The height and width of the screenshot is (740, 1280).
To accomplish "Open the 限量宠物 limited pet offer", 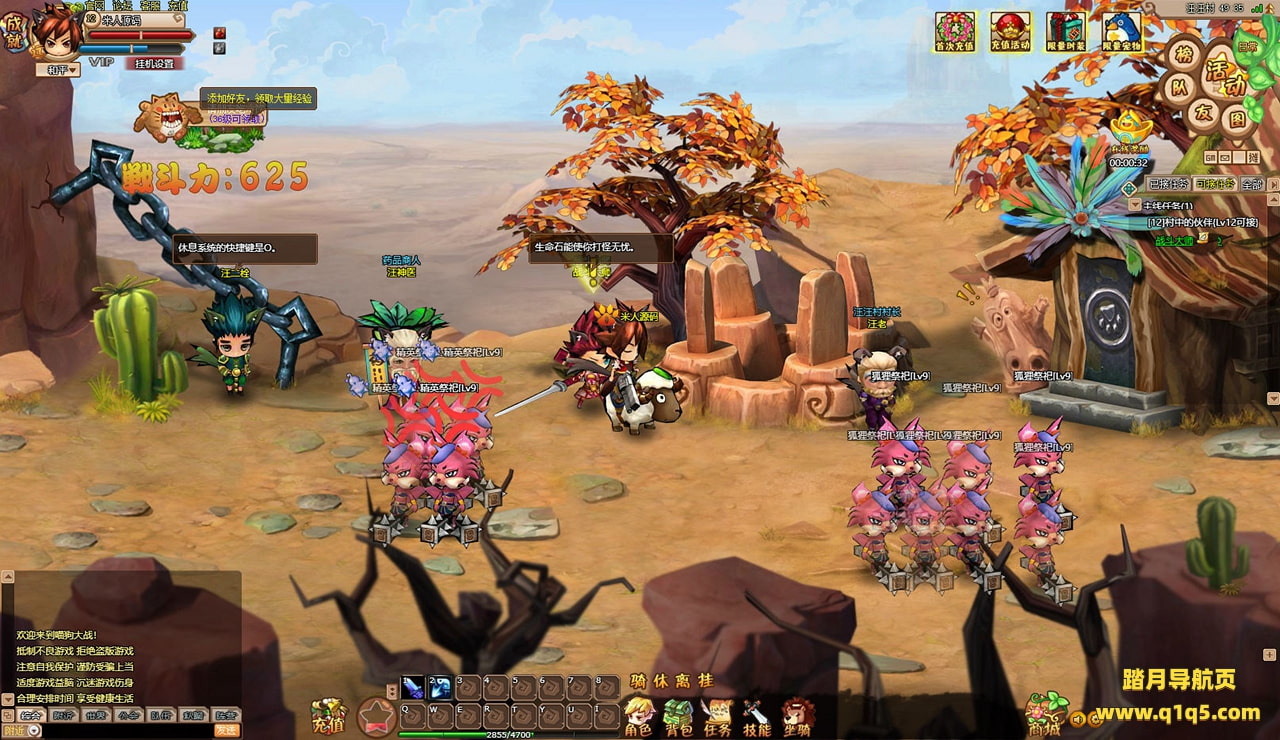I will tap(1122, 31).
